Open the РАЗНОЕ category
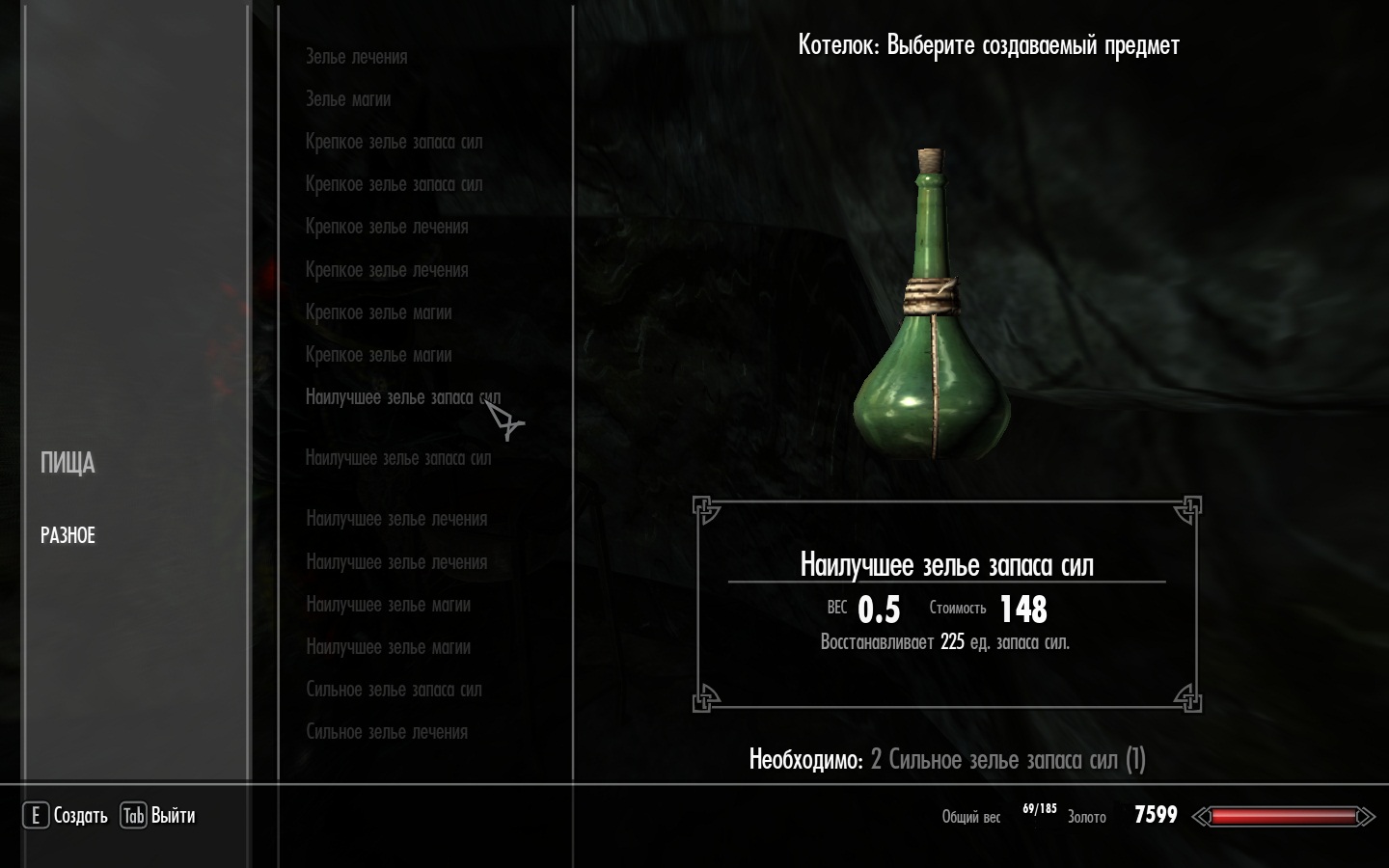The width and height of the screenshot is (1389, 868). click(68, 535)
